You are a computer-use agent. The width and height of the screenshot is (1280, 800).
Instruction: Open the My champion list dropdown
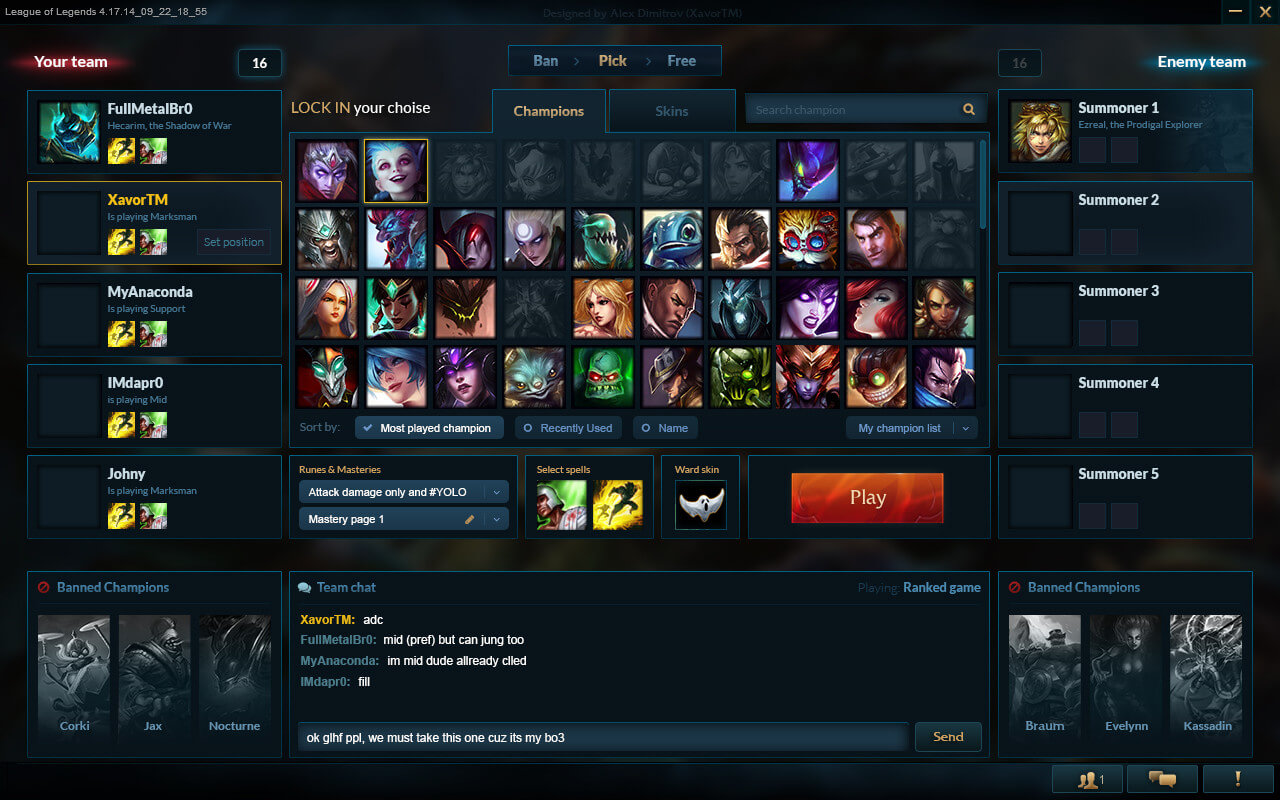tap(911, 428)
